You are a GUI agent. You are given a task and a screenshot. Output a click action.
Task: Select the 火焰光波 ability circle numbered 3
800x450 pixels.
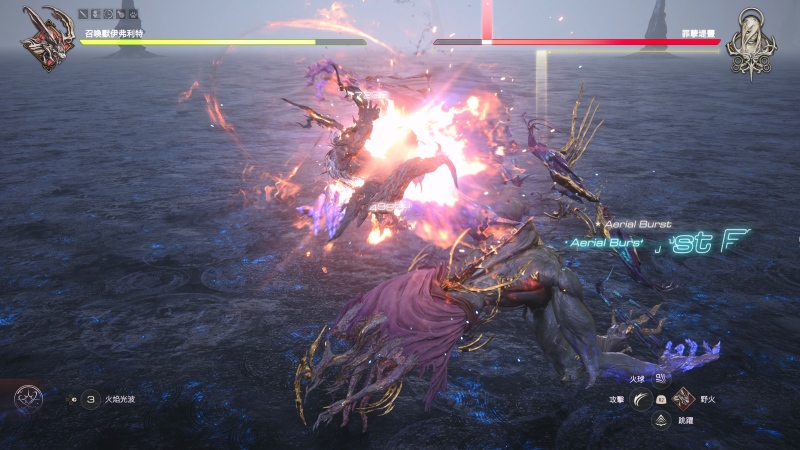[x=91, y=400]
